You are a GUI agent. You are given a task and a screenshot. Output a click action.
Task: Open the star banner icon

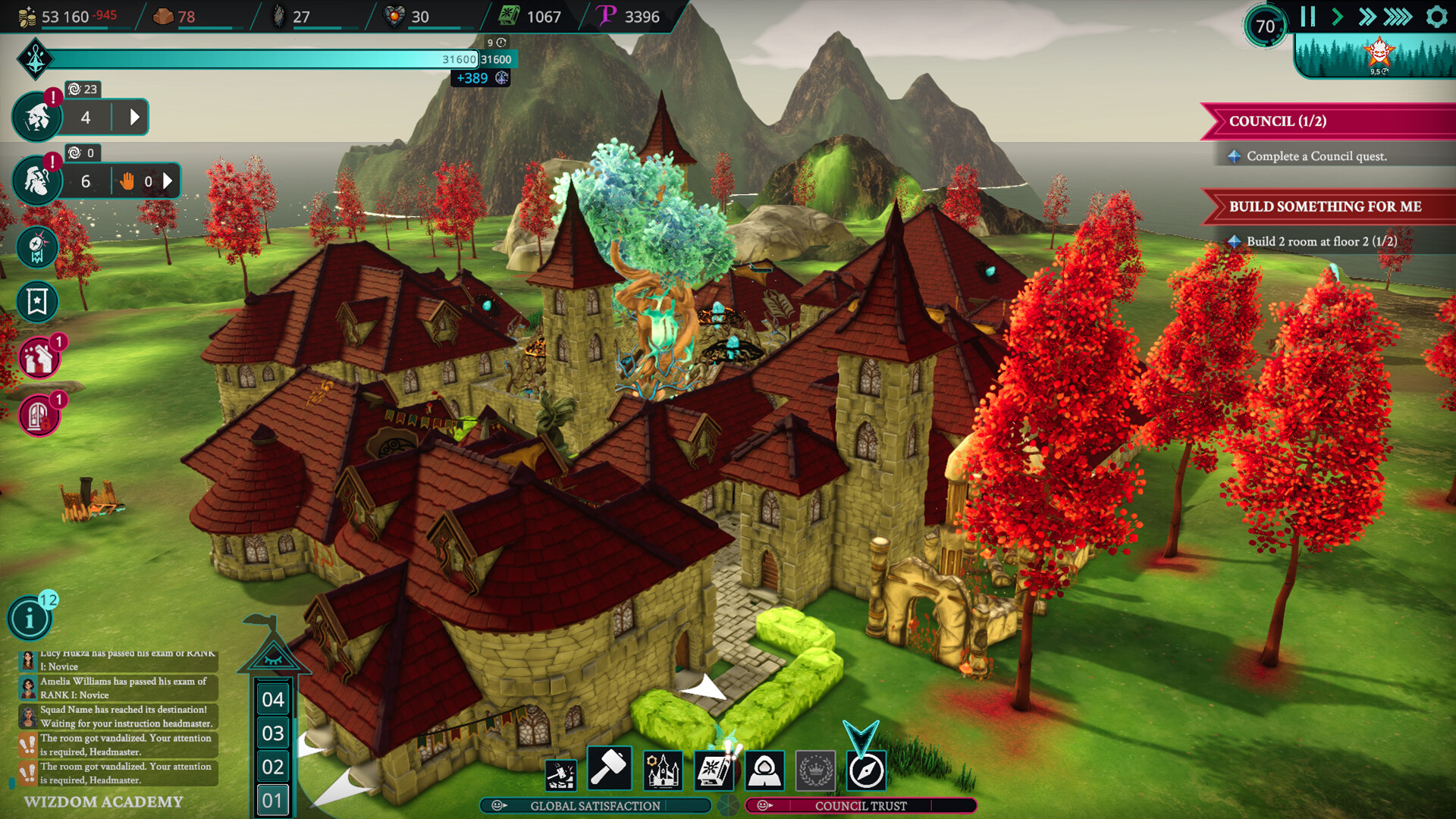coord(37,302)
